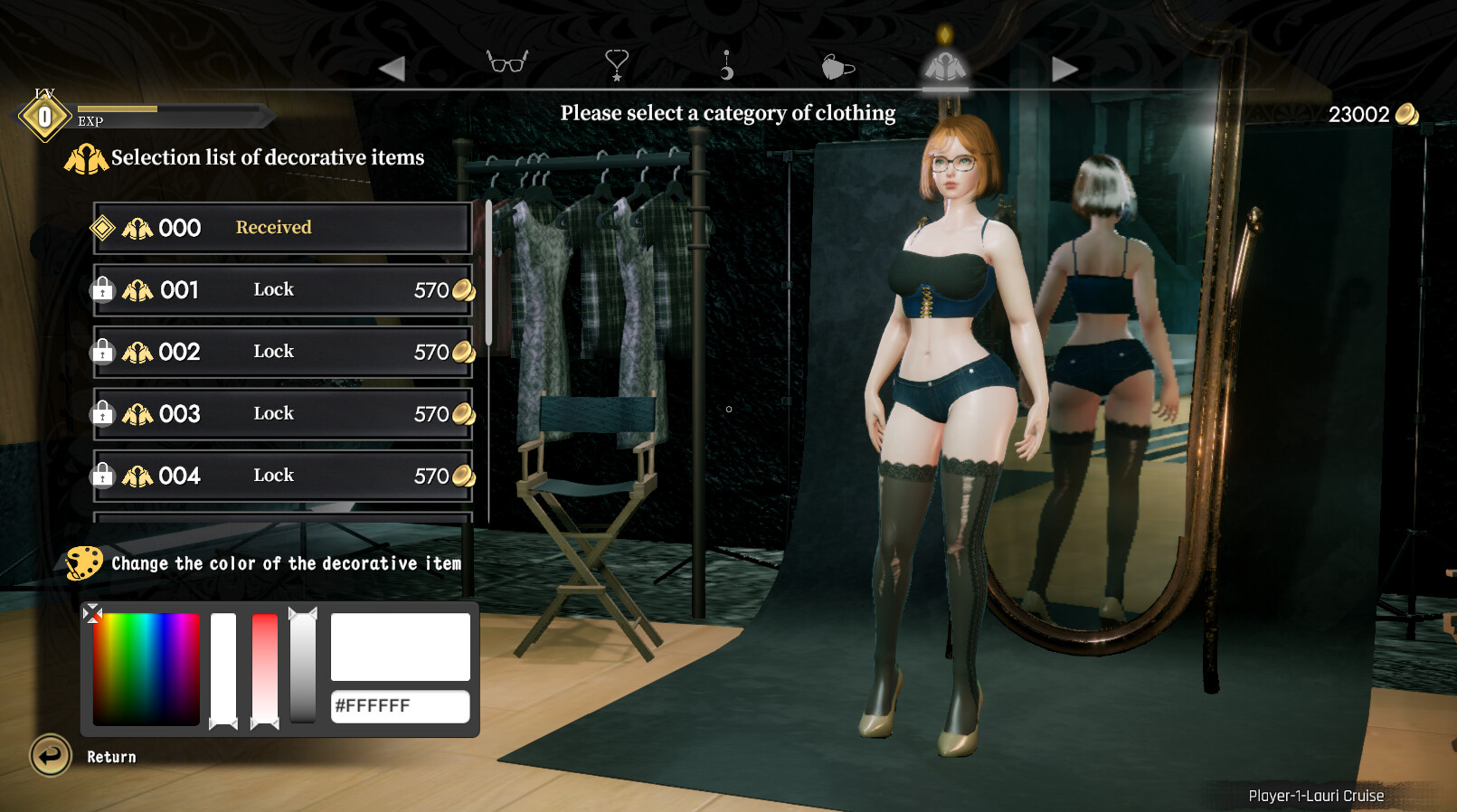The height and width of the screenshot is (812, 1457).
Task: Click the hex color code field
Action: pos(400,706)
